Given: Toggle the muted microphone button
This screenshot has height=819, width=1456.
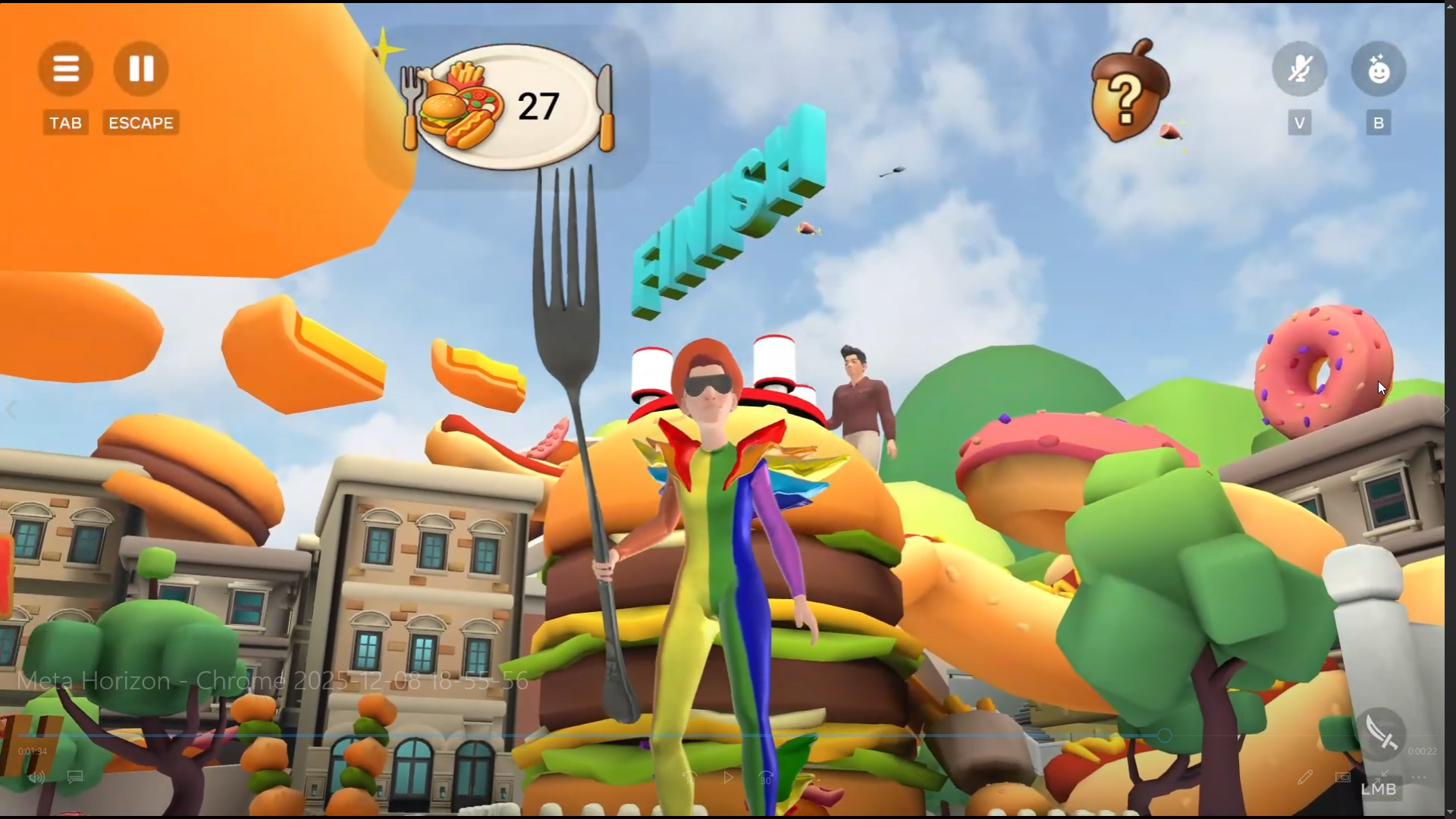Looking at the screenshot, I should (x=1300, y=70).
